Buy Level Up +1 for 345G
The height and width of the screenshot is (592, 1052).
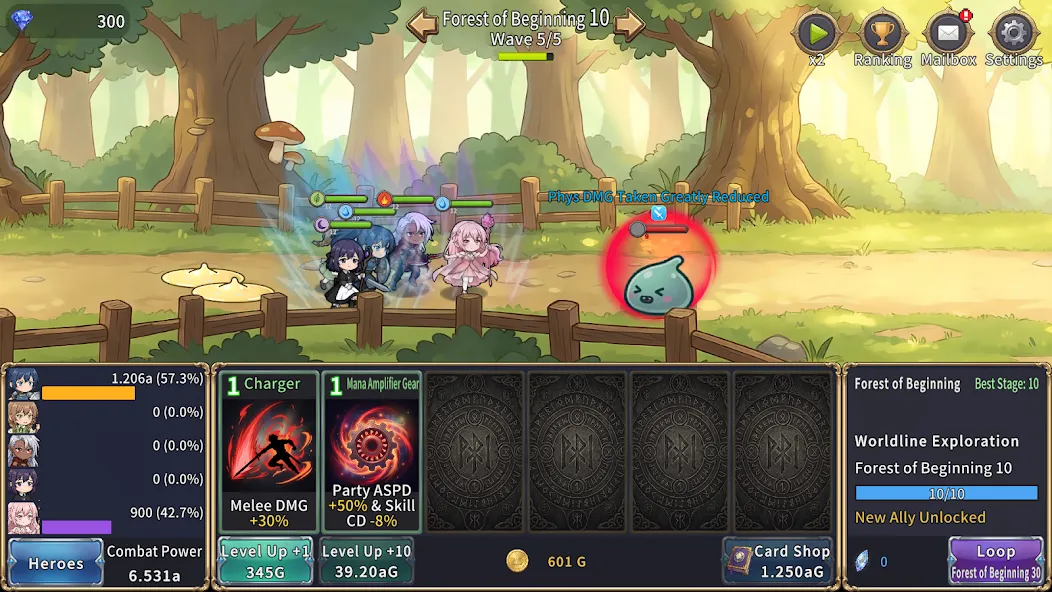coord(266,561)
